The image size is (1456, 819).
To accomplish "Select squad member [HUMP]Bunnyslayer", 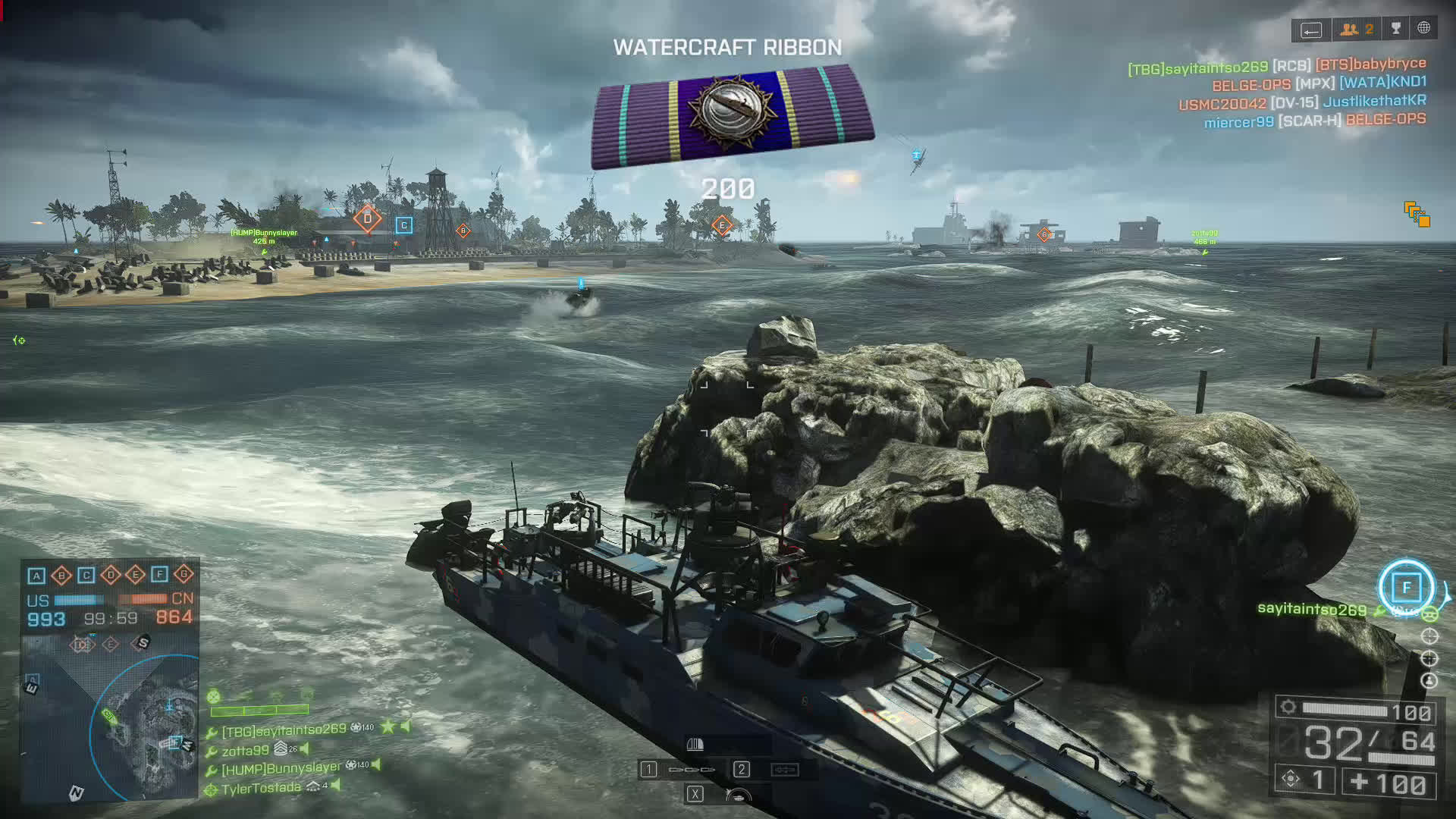I will [281, 768].
